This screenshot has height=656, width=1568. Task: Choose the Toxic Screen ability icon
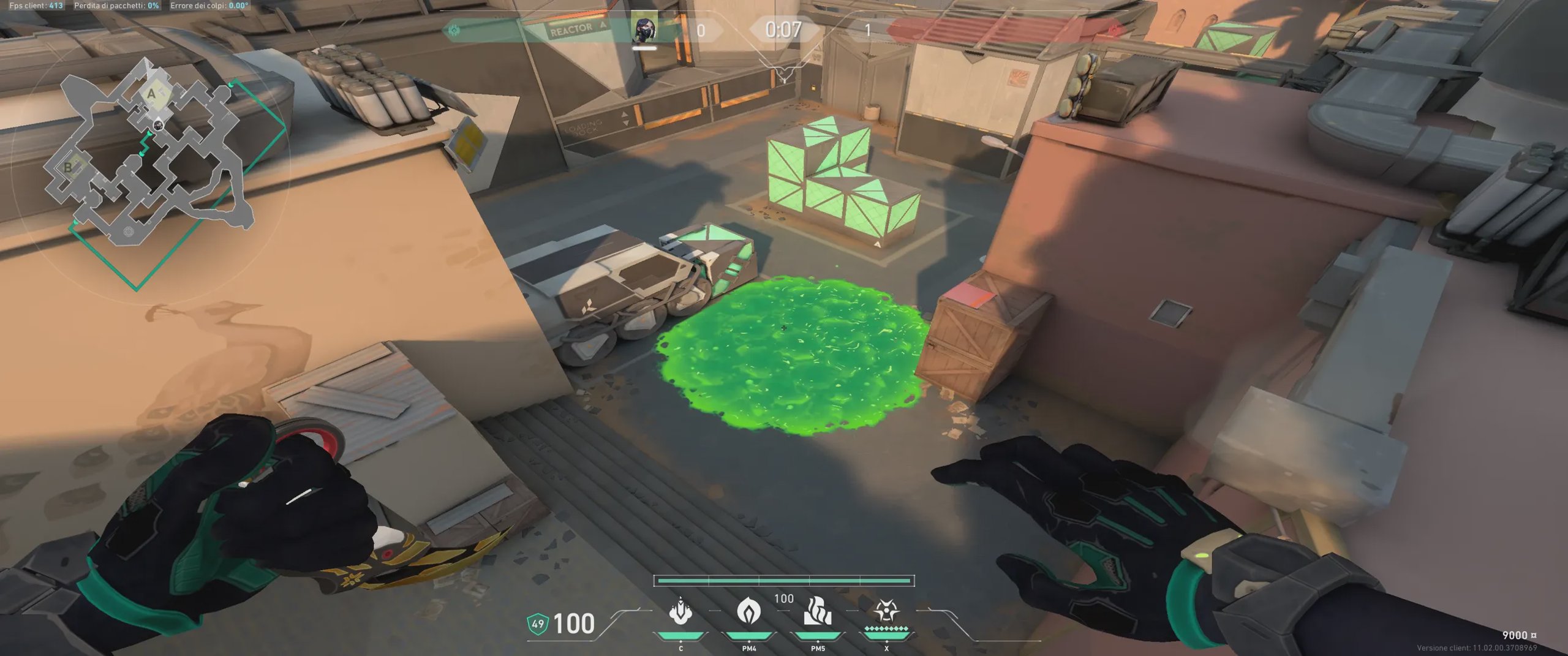tap(818, 612)
